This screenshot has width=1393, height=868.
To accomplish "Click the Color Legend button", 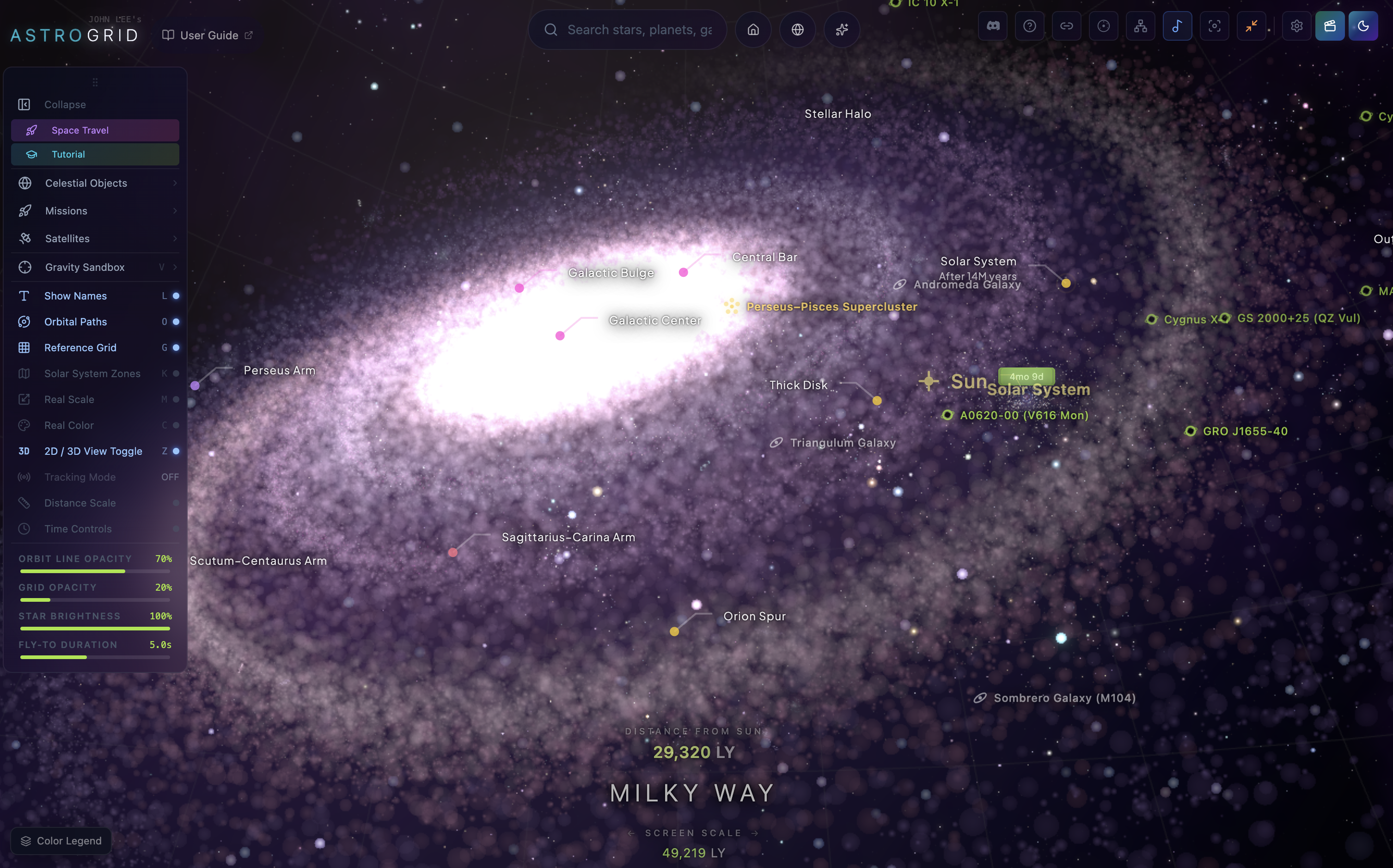I will click(60, 840).
